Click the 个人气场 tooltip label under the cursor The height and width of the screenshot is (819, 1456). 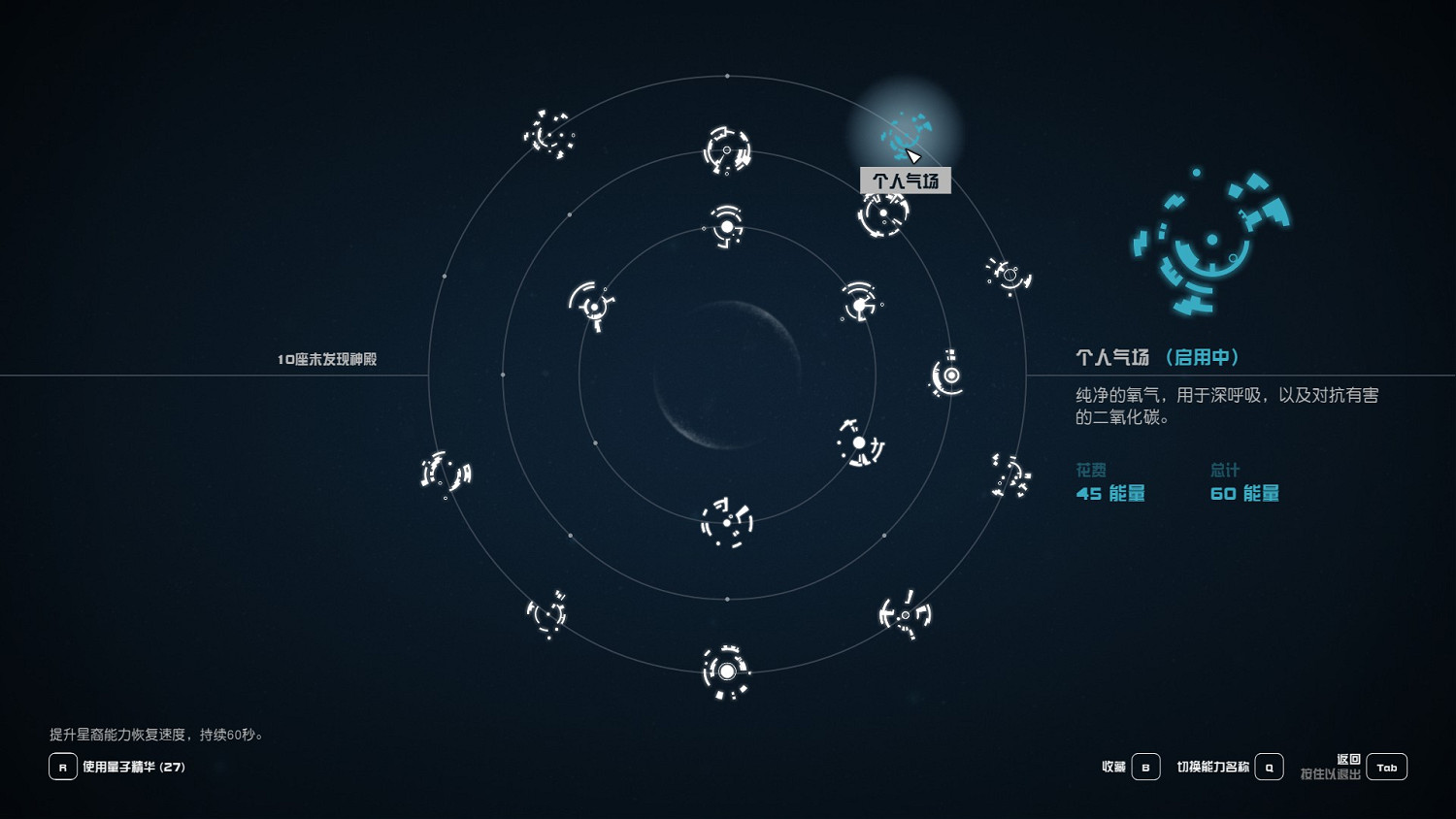point(905,180)
